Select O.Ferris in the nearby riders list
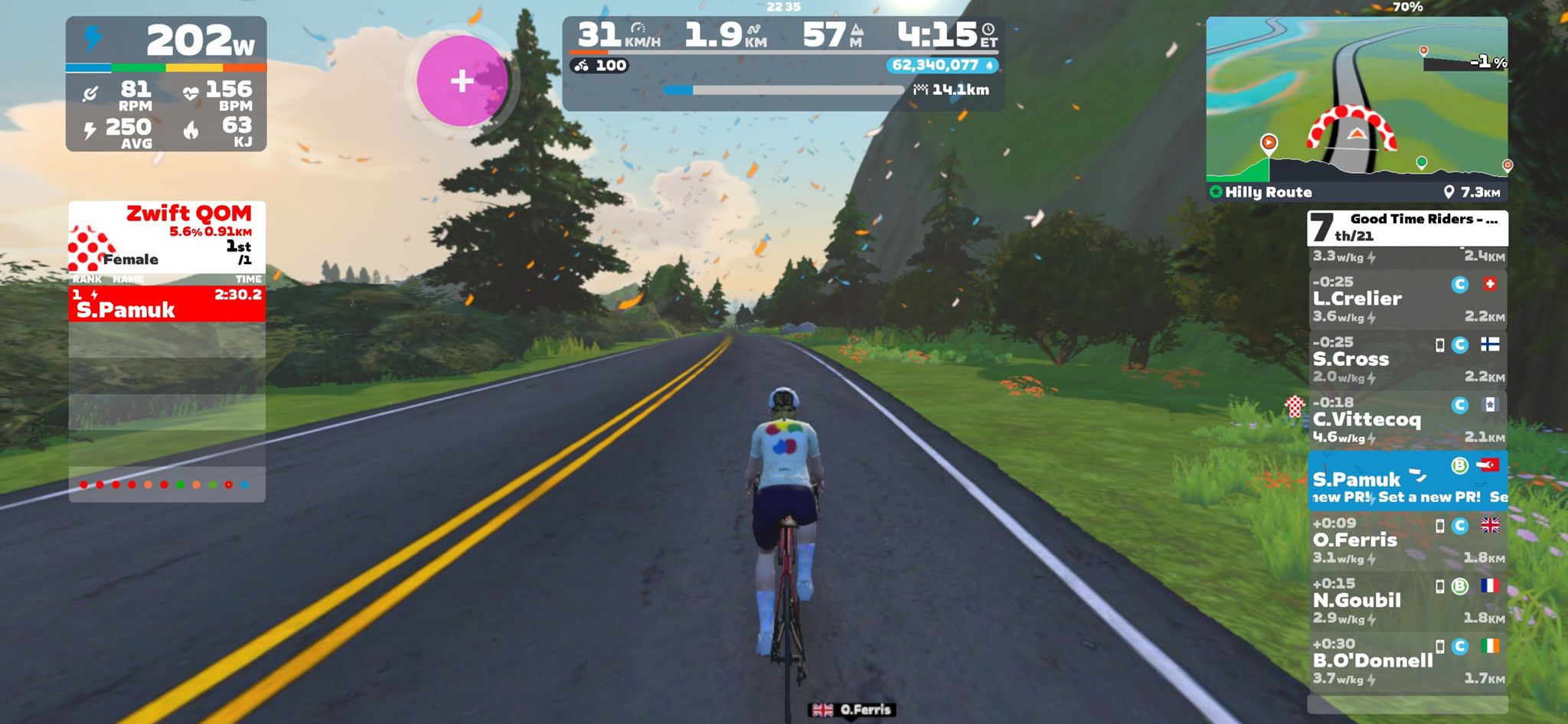 pyautogui.click(x=1407, y=540)
